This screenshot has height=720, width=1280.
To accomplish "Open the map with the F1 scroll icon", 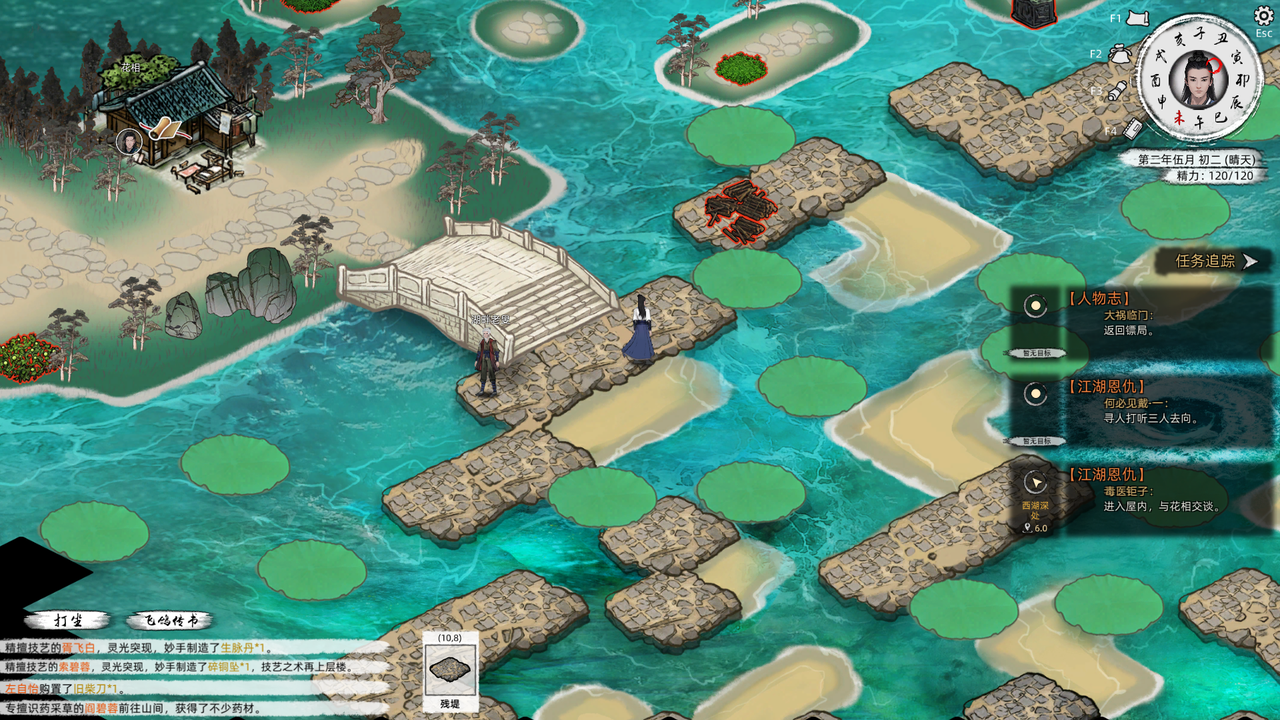I will 1136,18.
